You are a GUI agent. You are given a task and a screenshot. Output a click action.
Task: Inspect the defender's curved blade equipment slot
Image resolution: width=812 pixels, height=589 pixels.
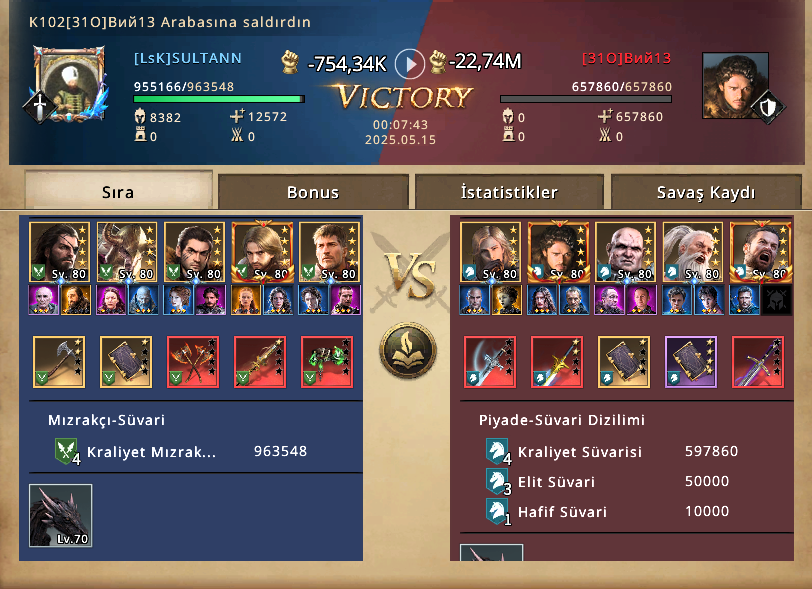pyautogui.click(x=490, y=361)
